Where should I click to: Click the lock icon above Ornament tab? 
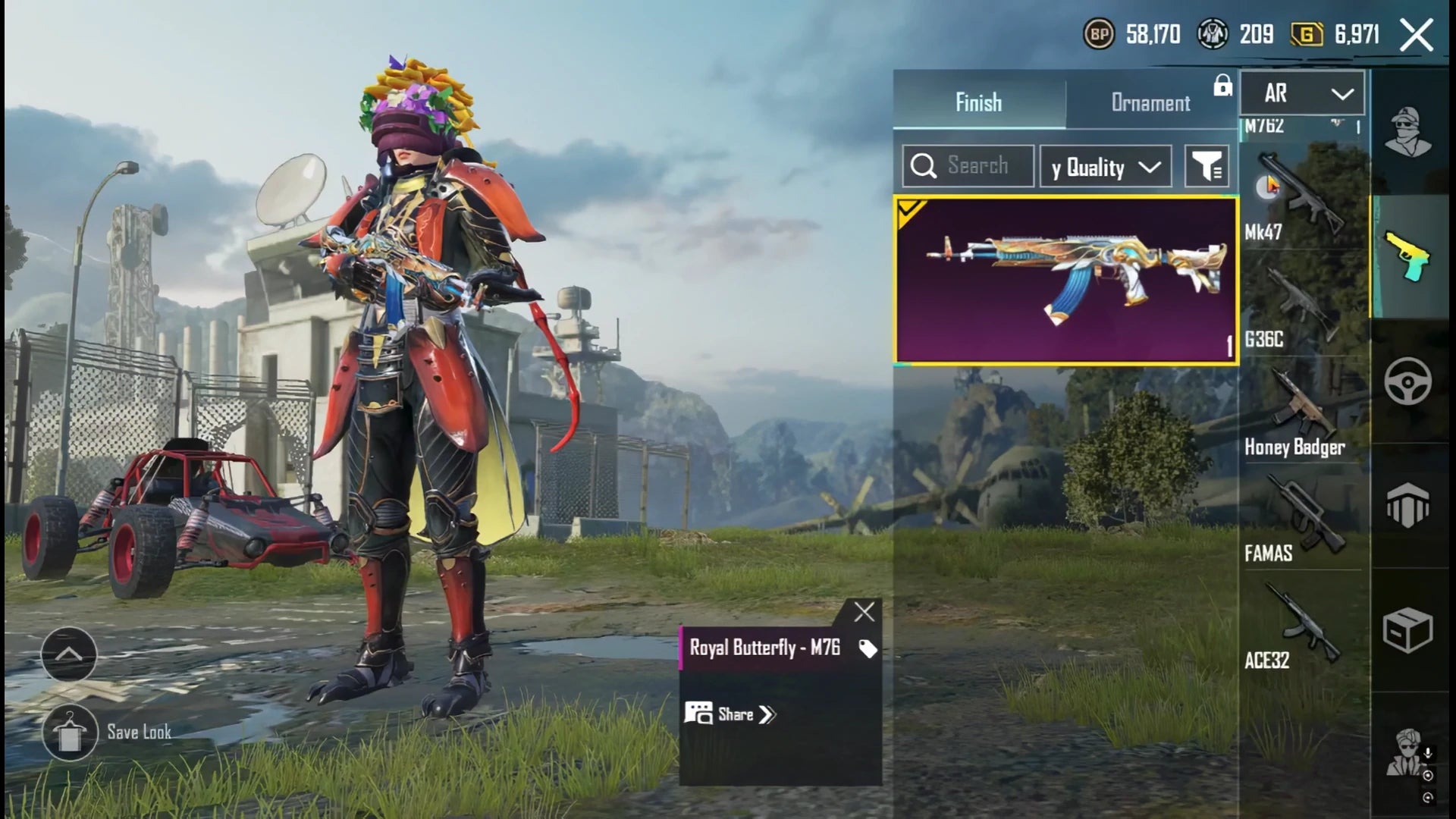coord(1222,89)
